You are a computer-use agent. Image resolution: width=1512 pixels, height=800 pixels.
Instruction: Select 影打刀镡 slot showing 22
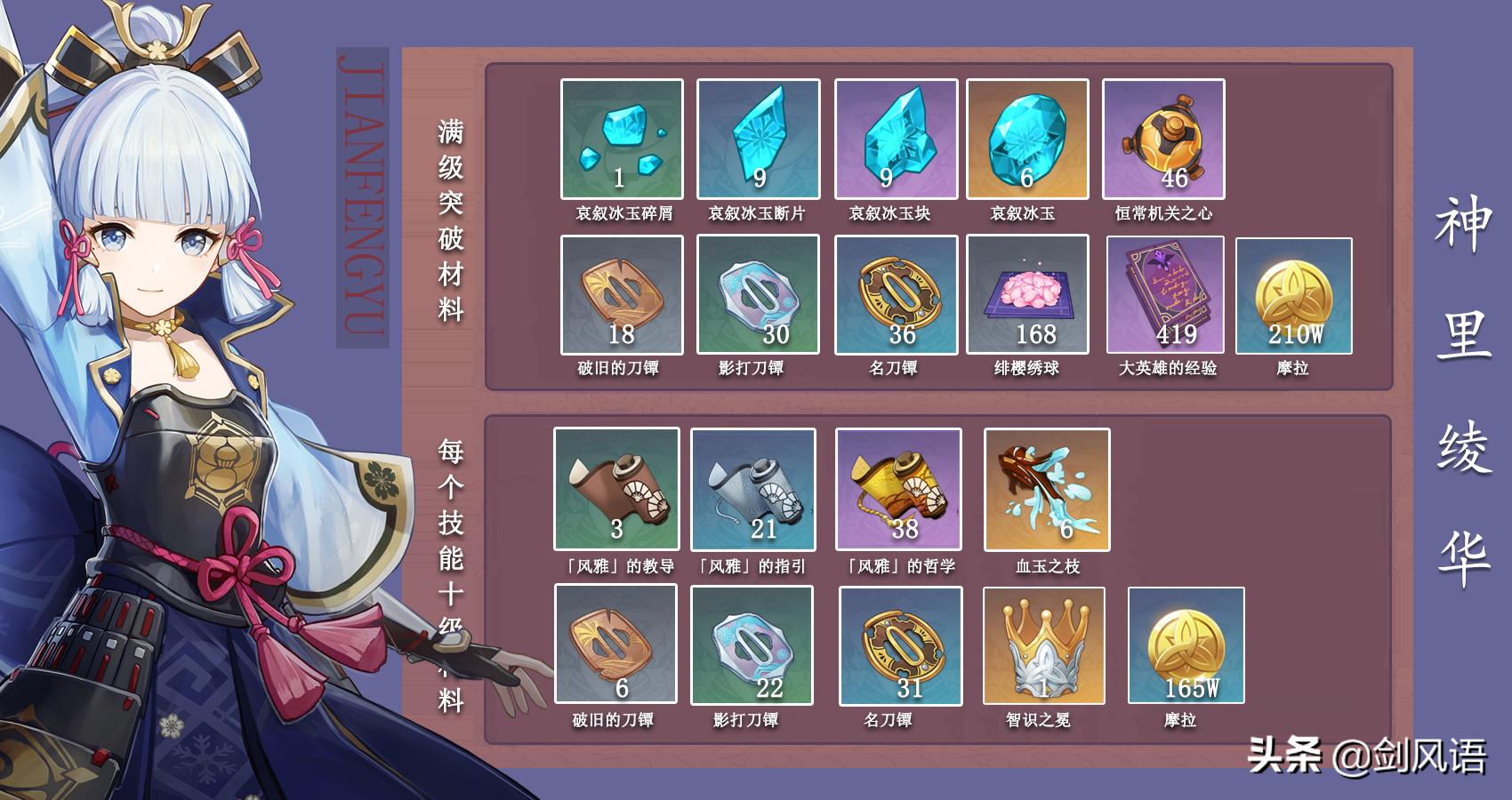click(x=752, y=645)
